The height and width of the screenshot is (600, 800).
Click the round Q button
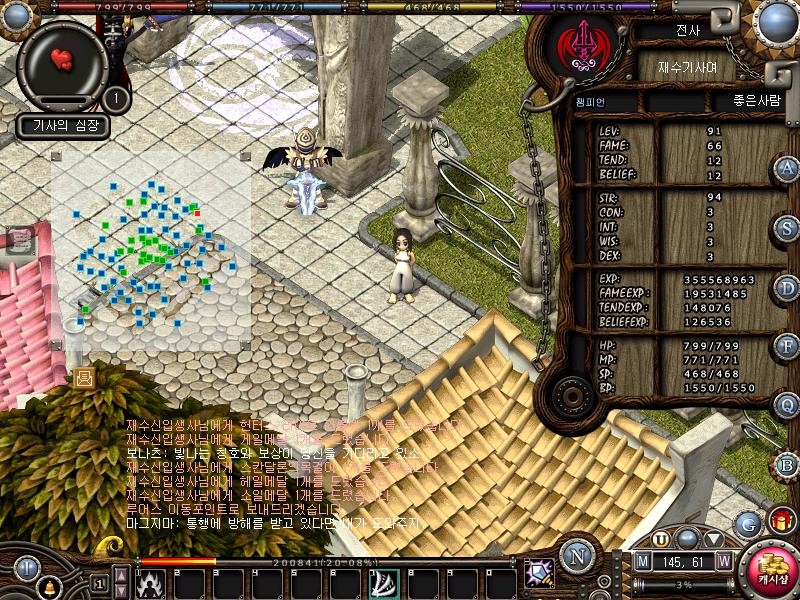tap(787, 406)
